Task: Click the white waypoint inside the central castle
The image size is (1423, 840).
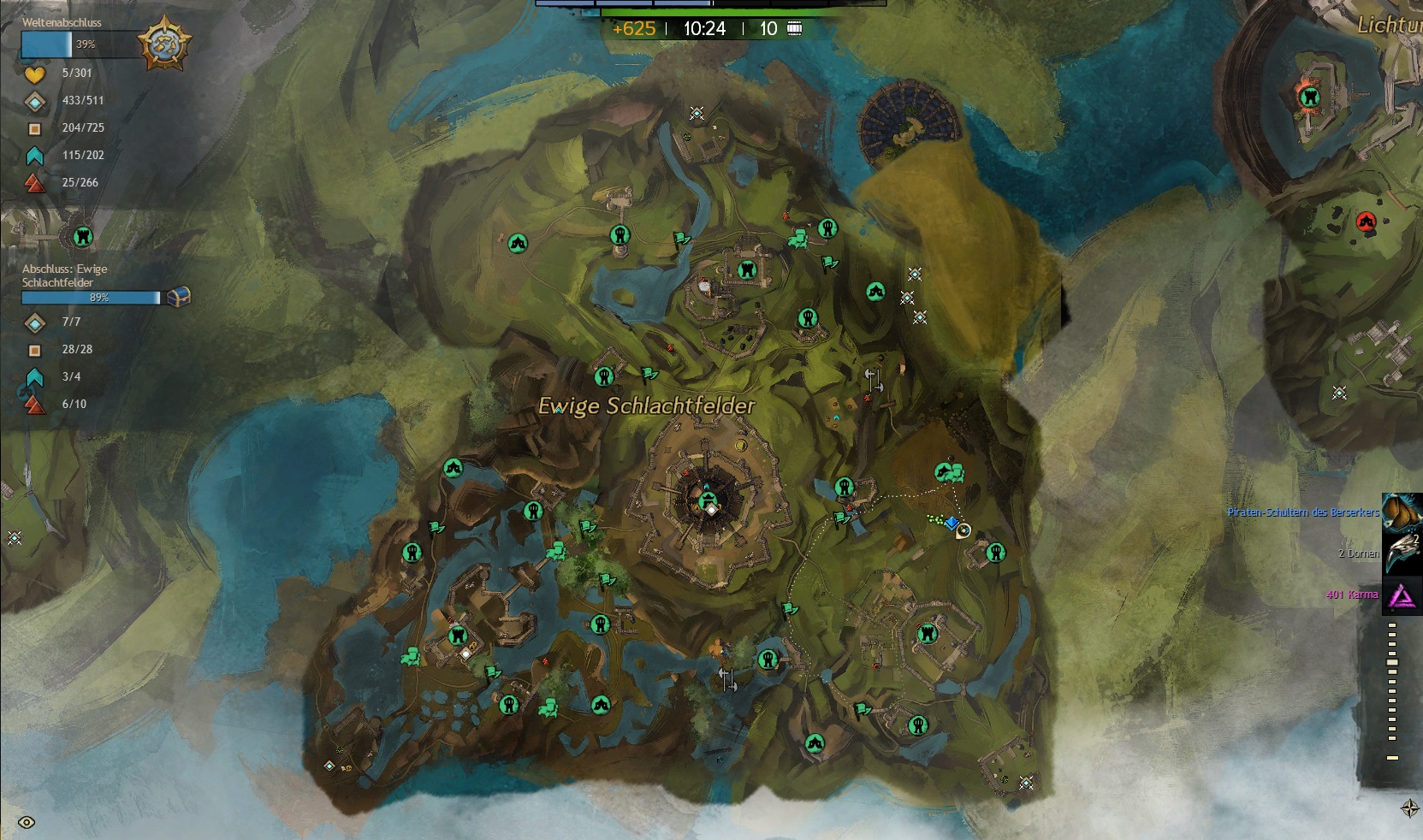Action: pos(711,509)
